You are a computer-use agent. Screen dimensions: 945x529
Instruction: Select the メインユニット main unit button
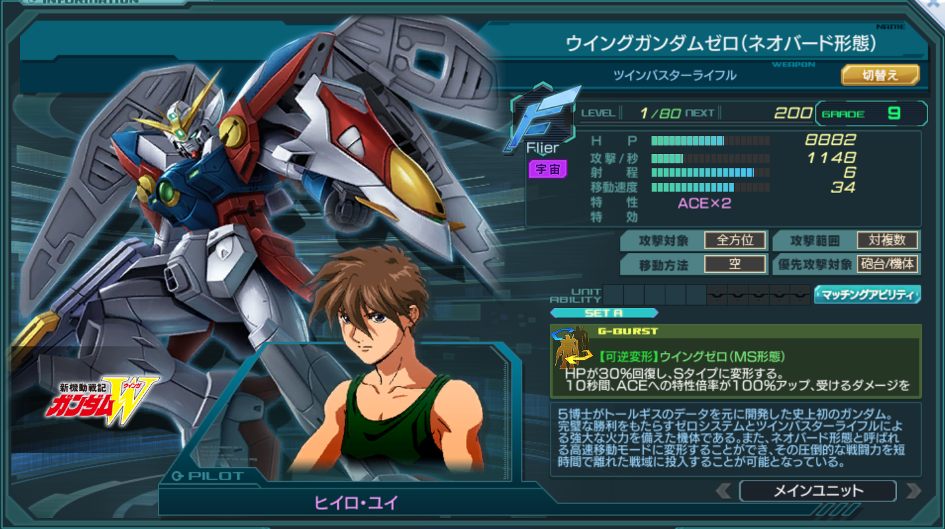pyautogui.click(x=817, y=491)
